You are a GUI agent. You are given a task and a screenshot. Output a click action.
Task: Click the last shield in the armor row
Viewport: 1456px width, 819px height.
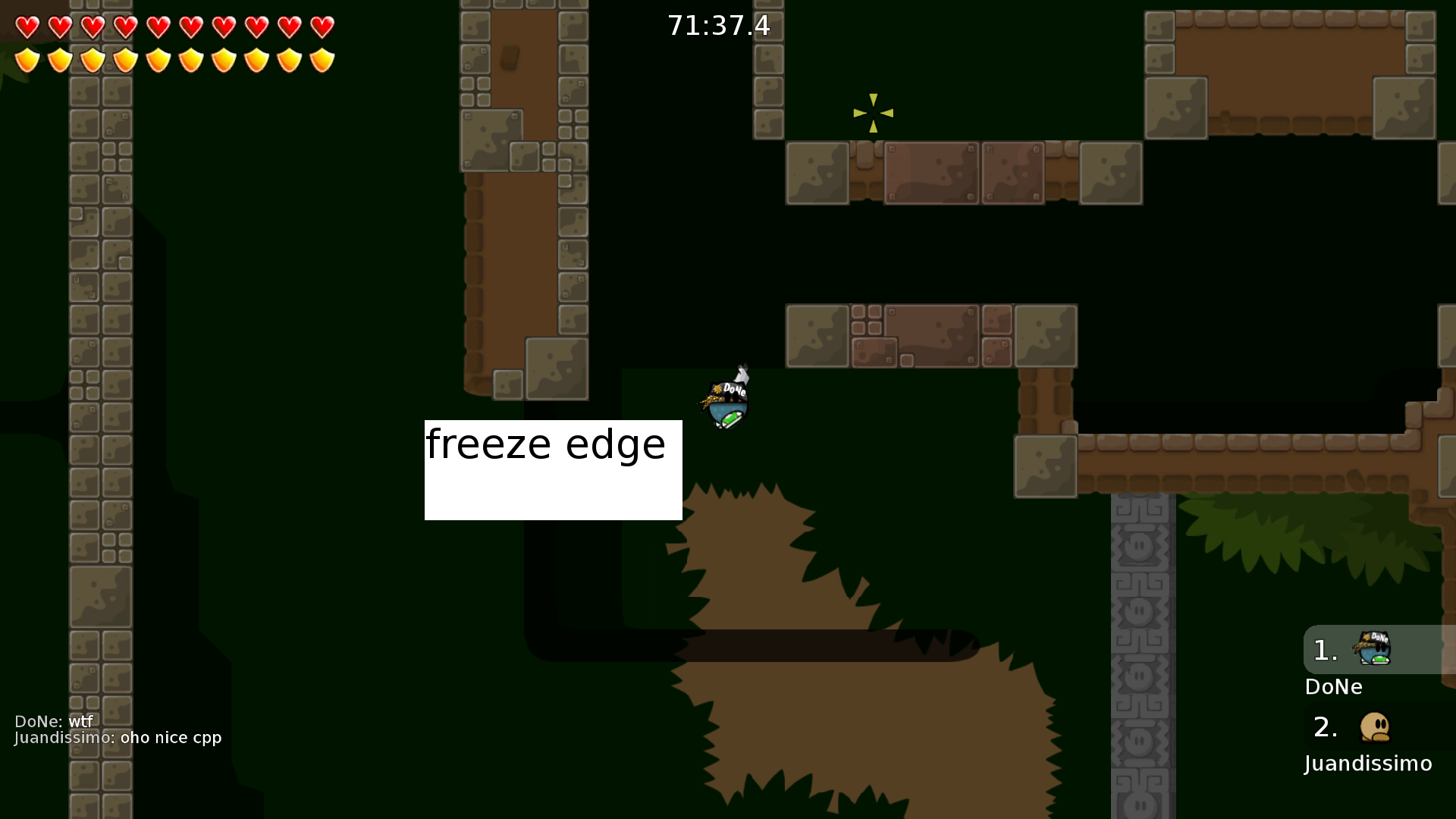click(322, 59)
